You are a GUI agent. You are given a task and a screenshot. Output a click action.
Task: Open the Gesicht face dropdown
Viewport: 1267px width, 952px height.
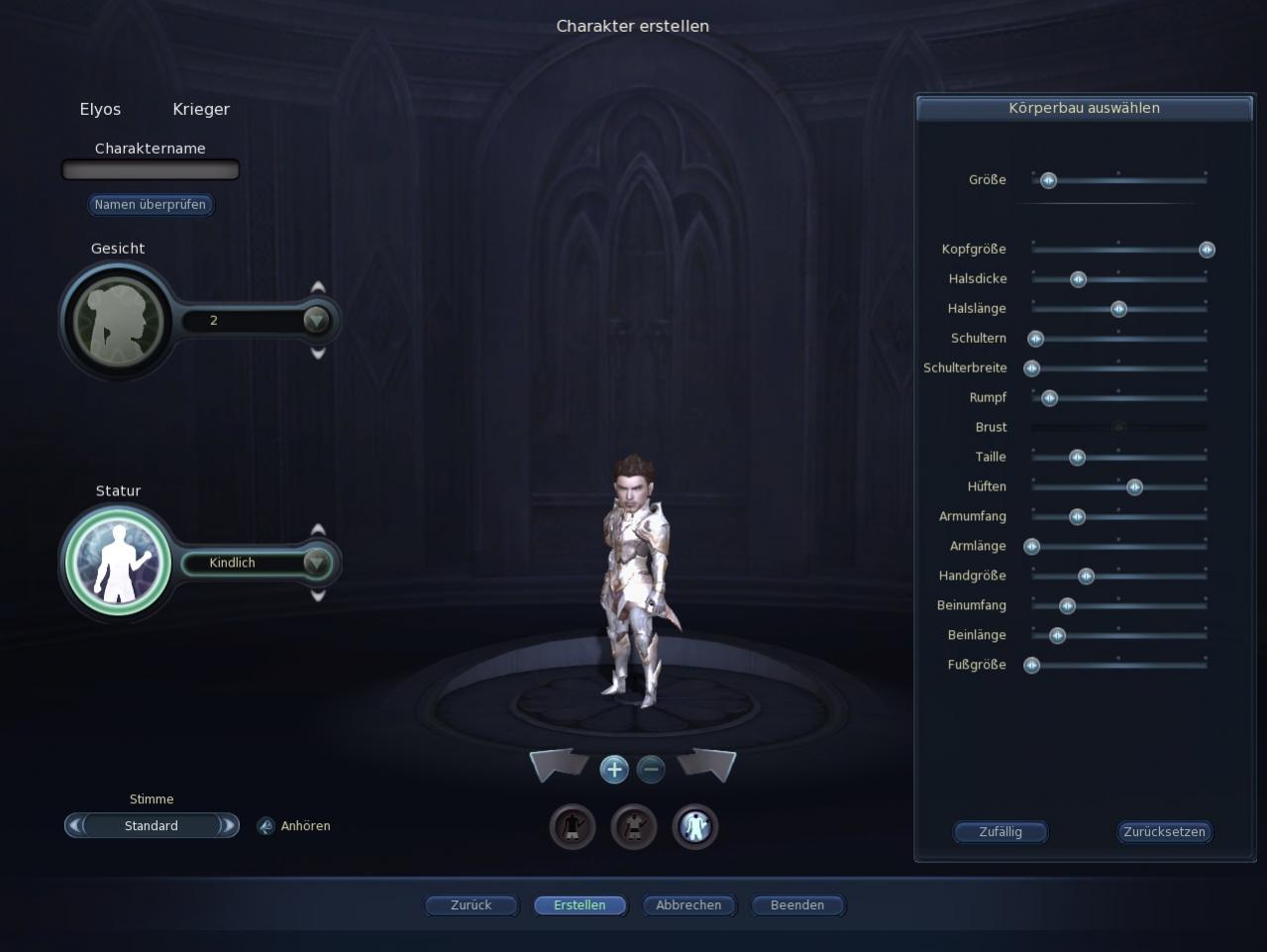coord(316,320)
